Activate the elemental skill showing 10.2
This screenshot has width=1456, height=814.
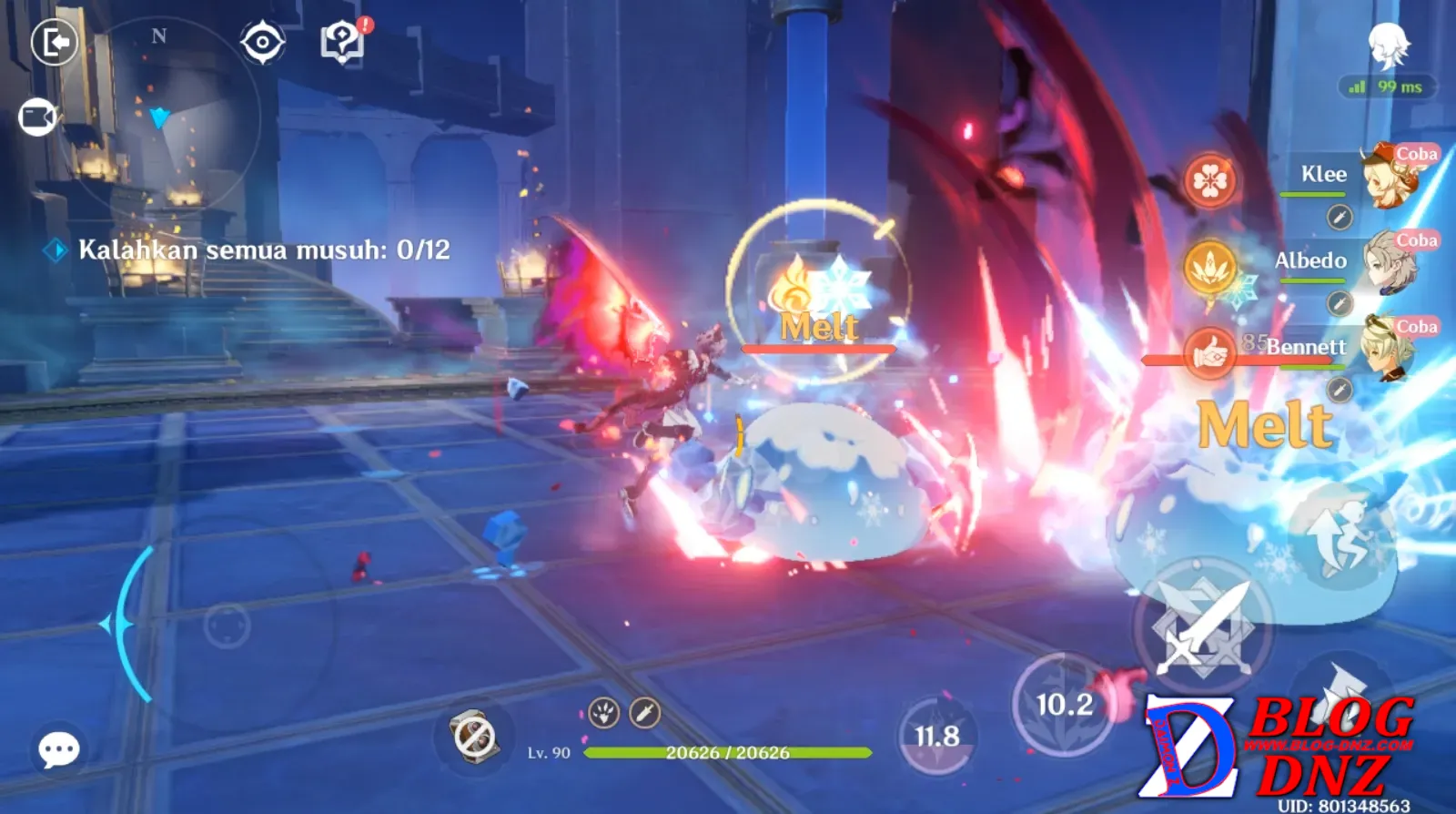coord(1064,704)
